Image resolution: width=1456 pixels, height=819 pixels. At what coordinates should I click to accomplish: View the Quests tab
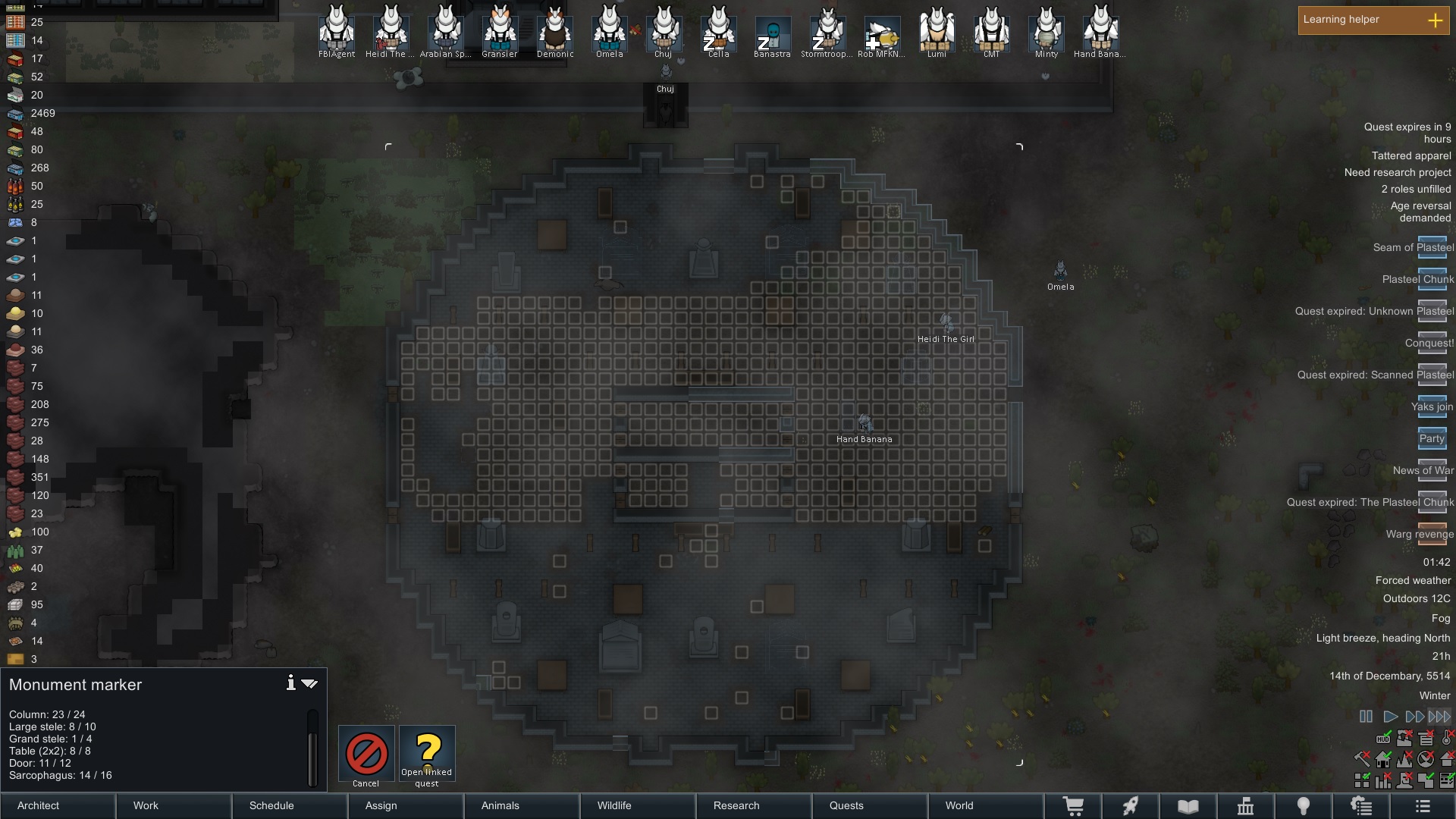click(x=871, y=806)
